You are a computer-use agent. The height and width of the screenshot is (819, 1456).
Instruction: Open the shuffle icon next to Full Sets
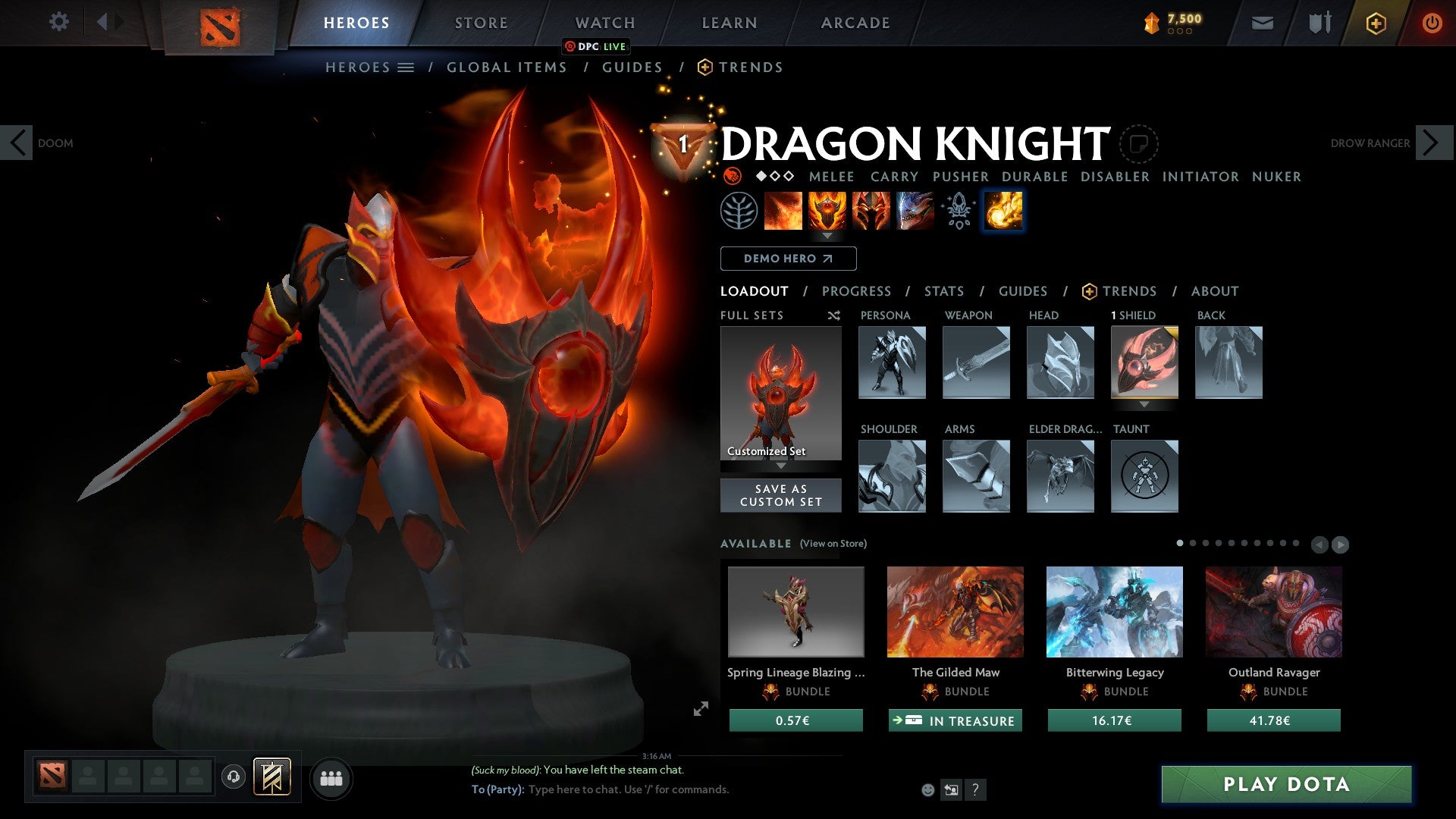click(x=834, y=315)
